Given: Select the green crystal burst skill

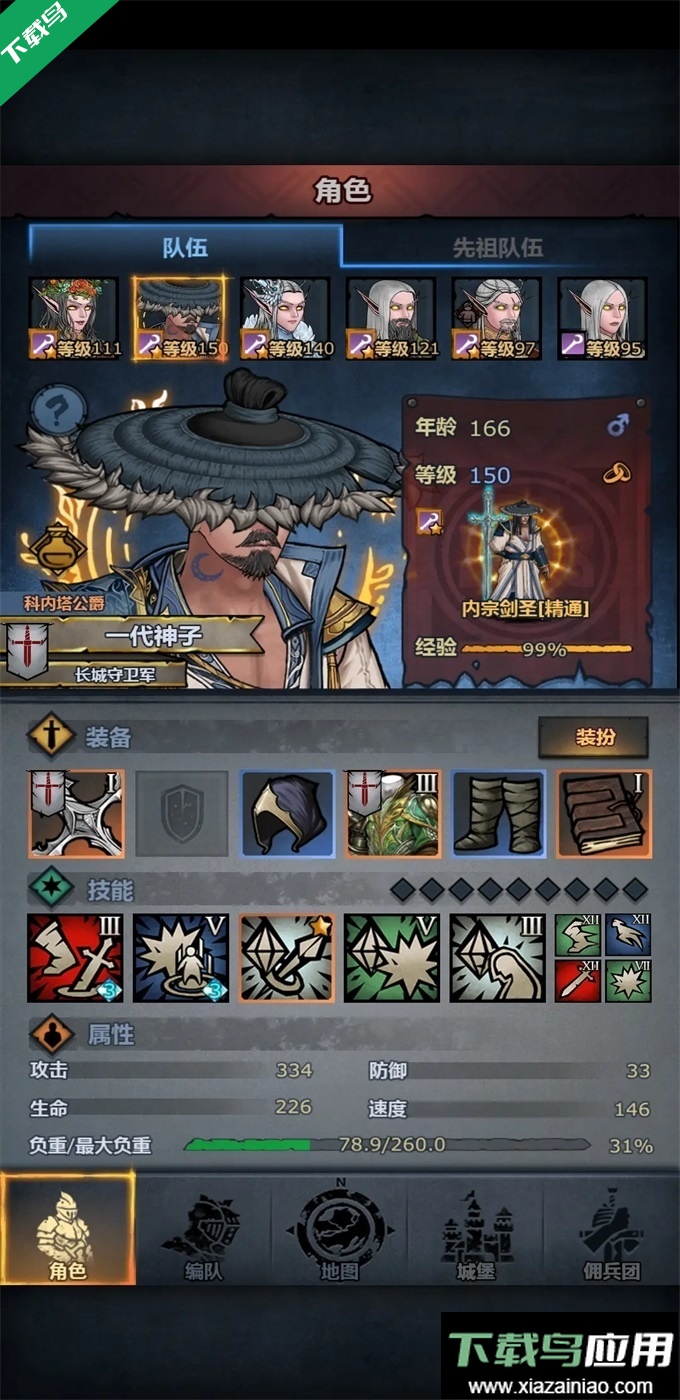Looking at the screenshot, I should [x=392, y=958].
